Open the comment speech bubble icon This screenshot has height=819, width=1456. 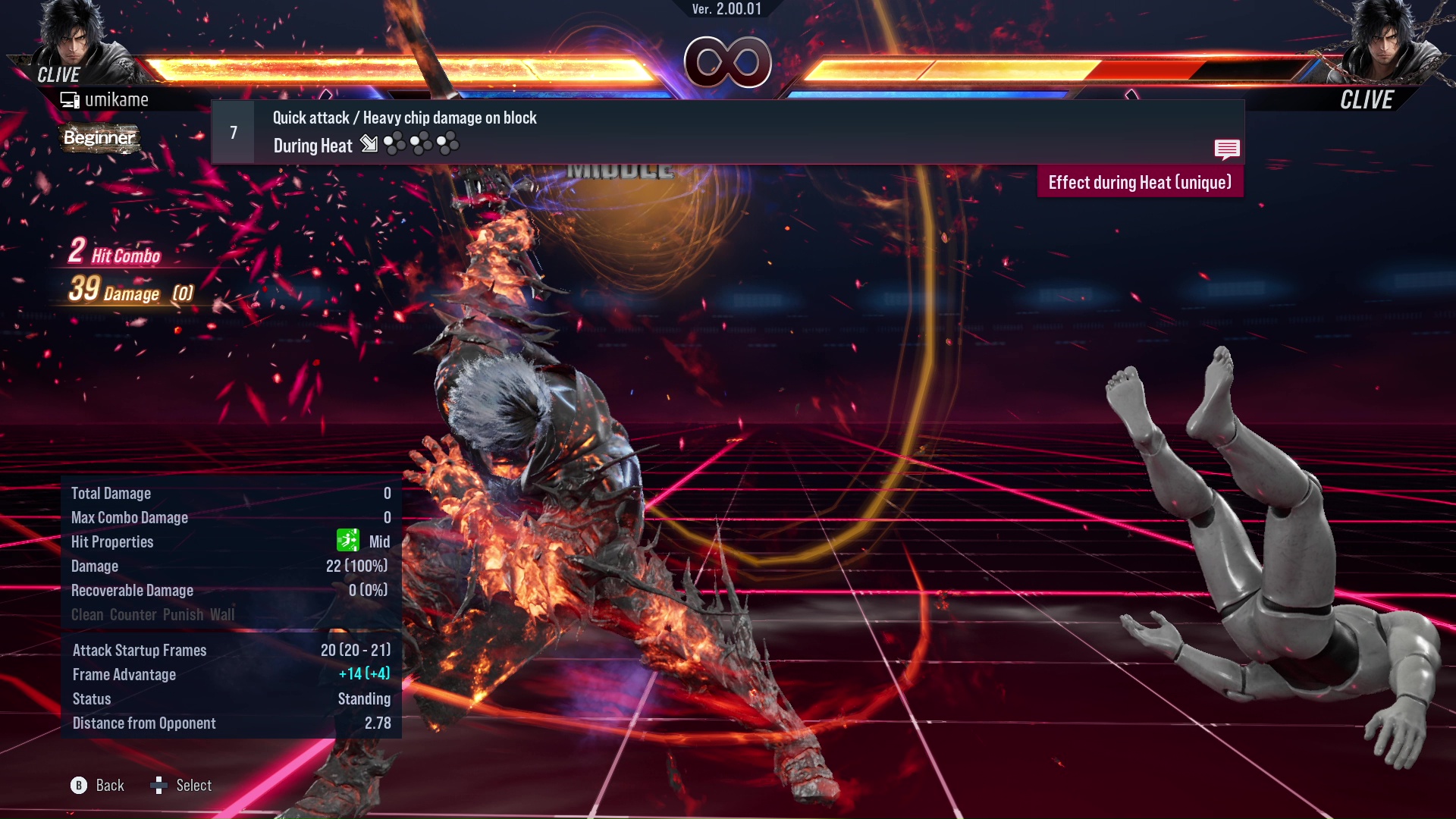(x=1227, y=149)
